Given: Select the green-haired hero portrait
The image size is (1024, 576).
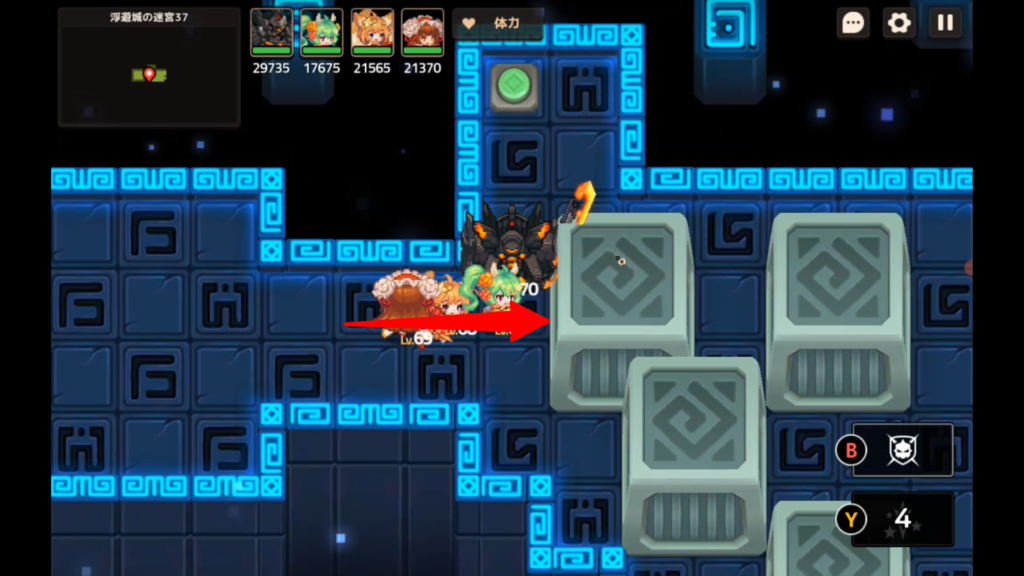Looking at the screenshot, I should coord(321,33).
